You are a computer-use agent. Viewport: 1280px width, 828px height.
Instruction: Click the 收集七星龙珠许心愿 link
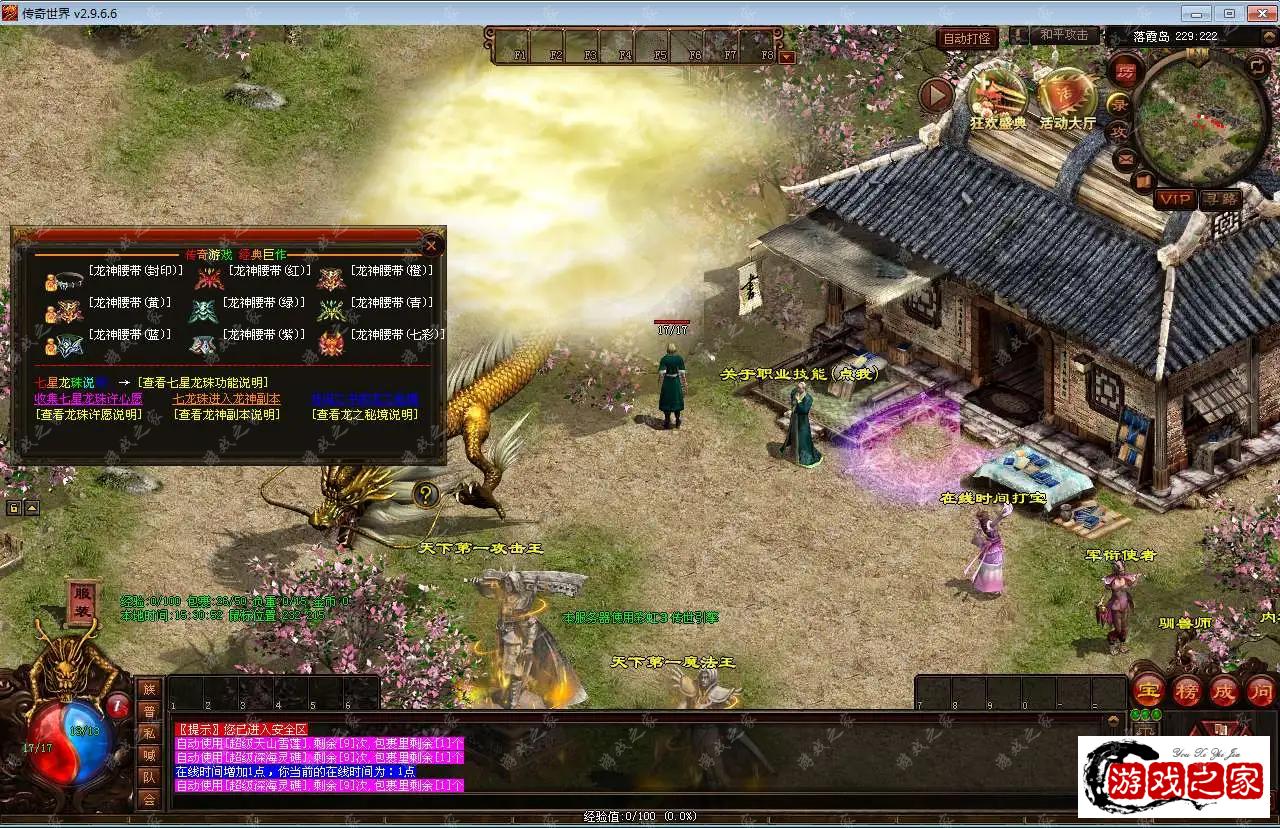88,398
